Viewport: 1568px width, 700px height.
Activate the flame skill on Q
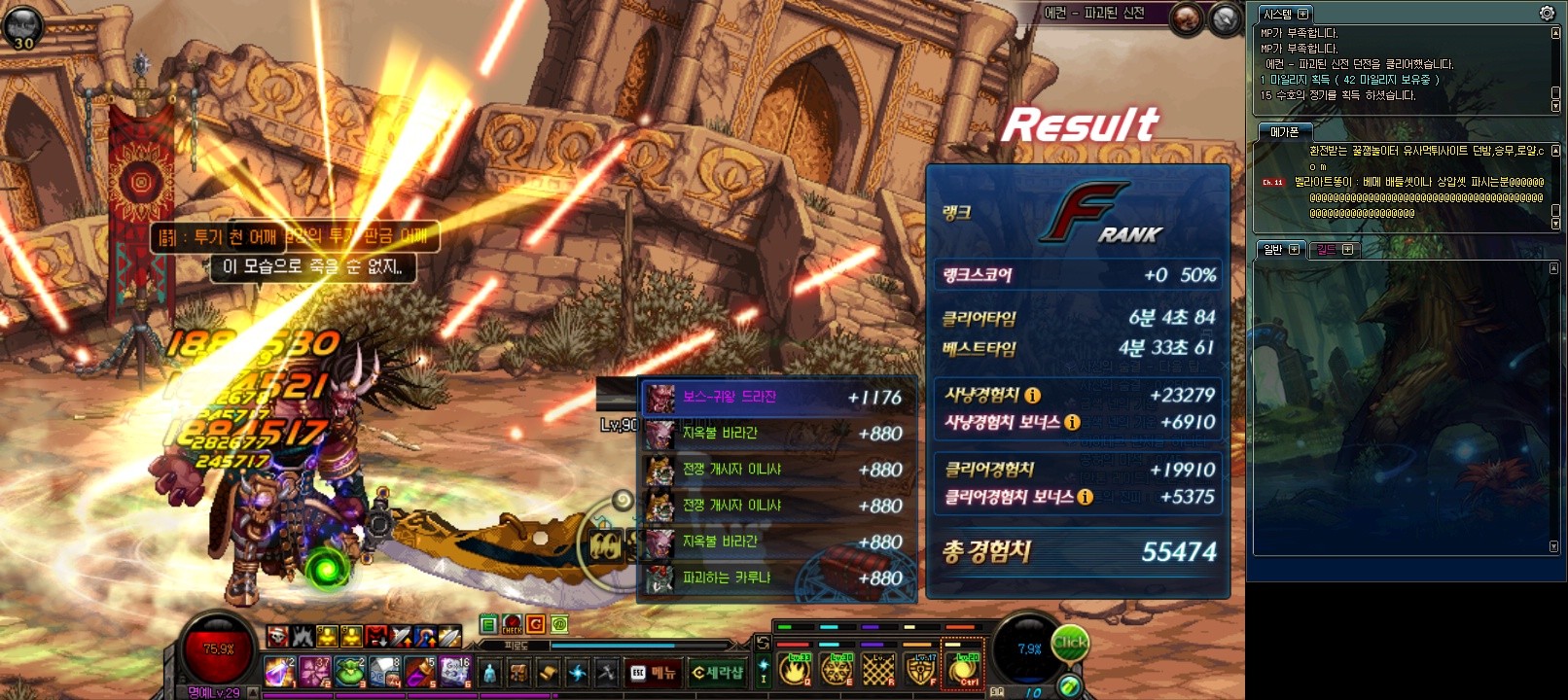click(x=796, y=669)
